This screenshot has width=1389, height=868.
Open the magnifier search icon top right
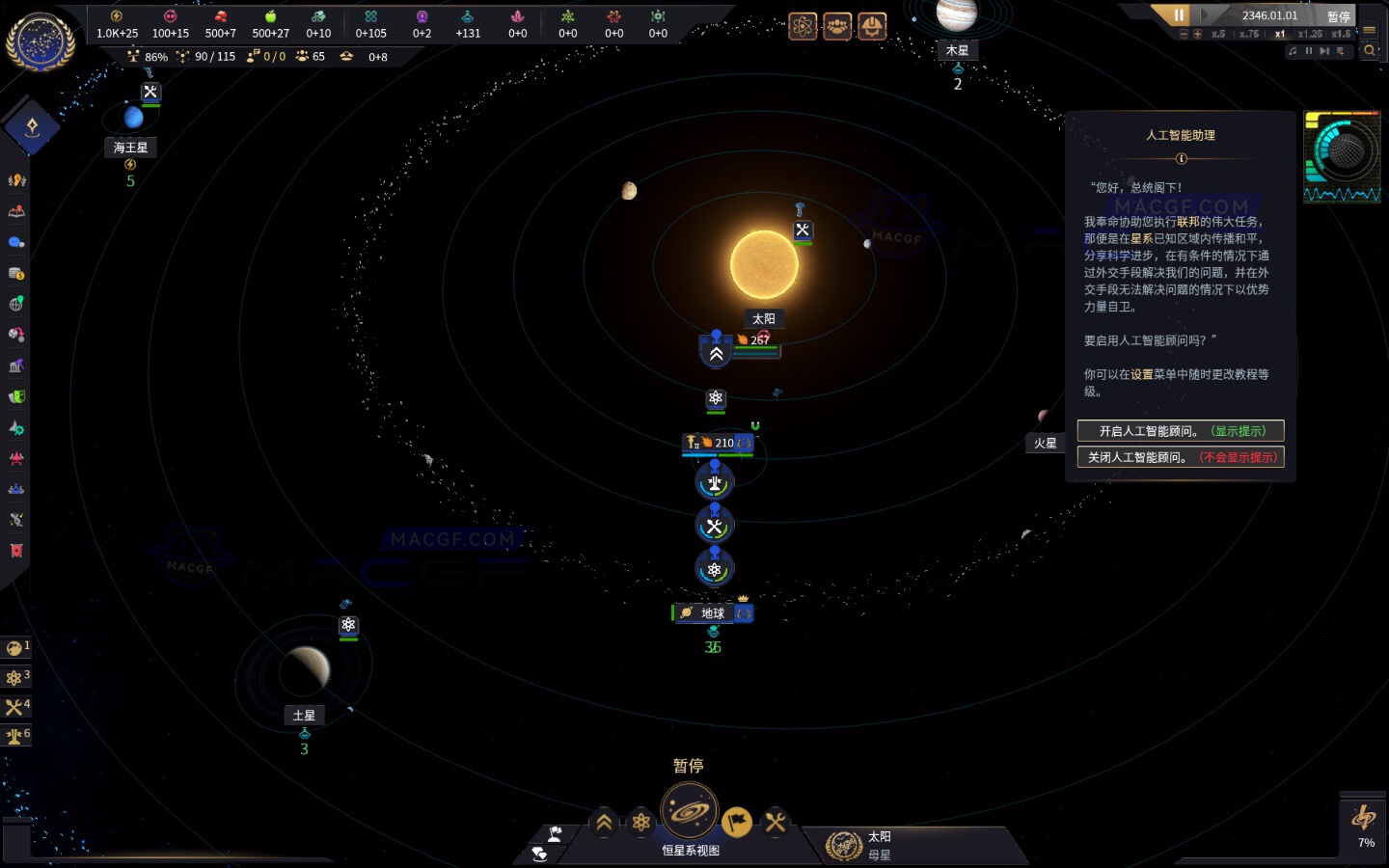coord(1371,50)
